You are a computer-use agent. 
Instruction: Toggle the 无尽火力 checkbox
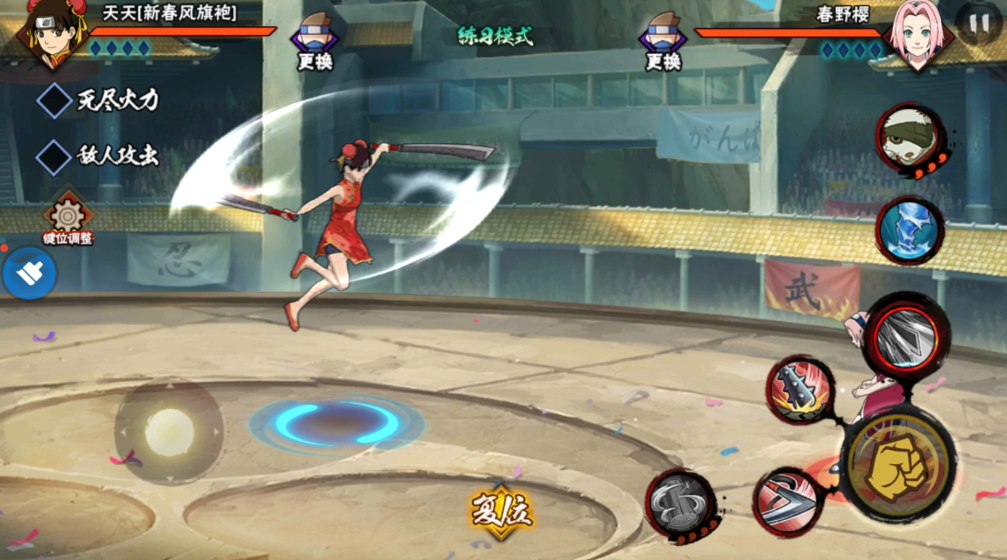tap(52, 100)
